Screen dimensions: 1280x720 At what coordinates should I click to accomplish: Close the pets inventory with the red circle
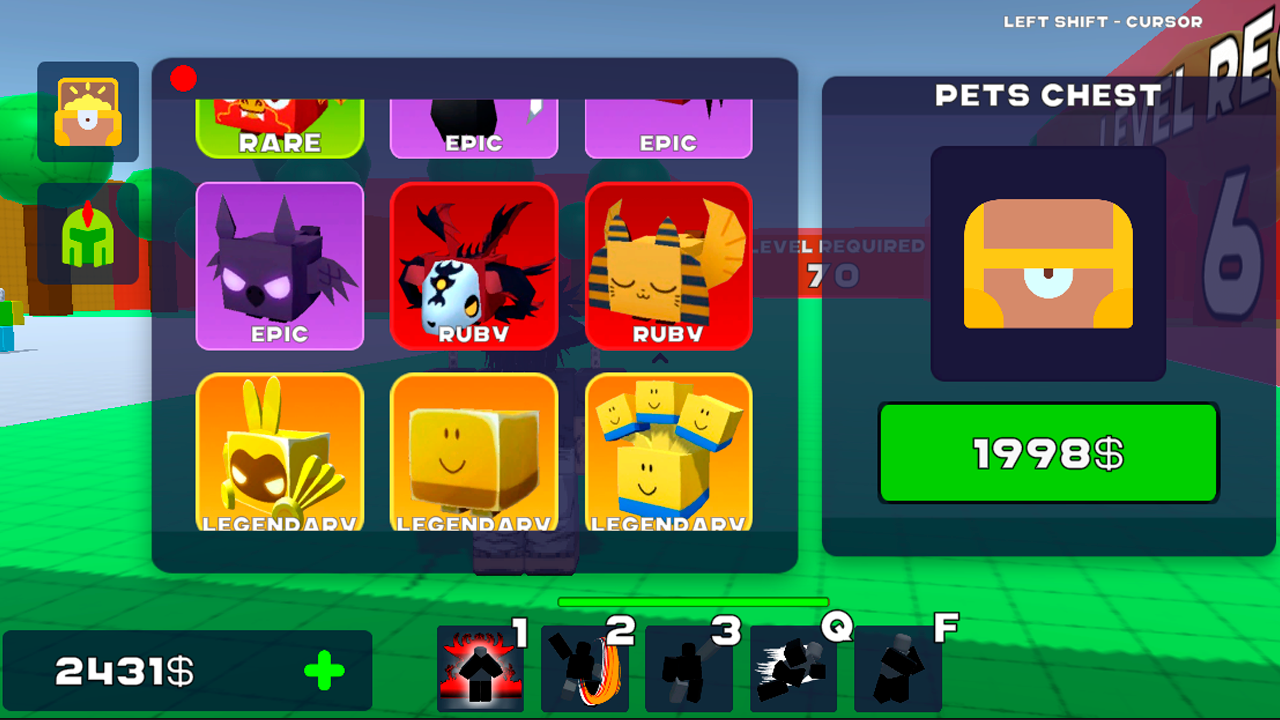(x=183, y=78)
